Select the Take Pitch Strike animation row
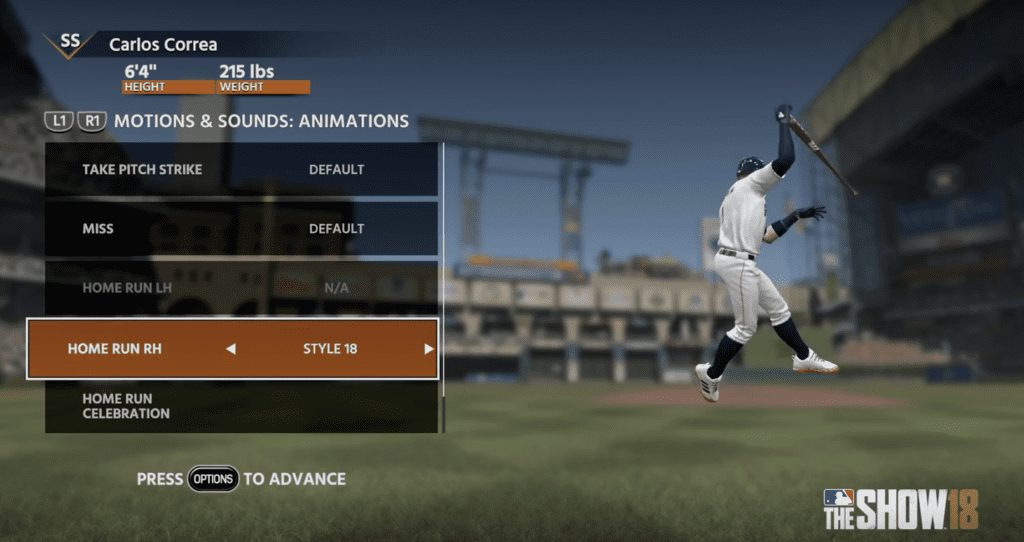 (240, 170)
